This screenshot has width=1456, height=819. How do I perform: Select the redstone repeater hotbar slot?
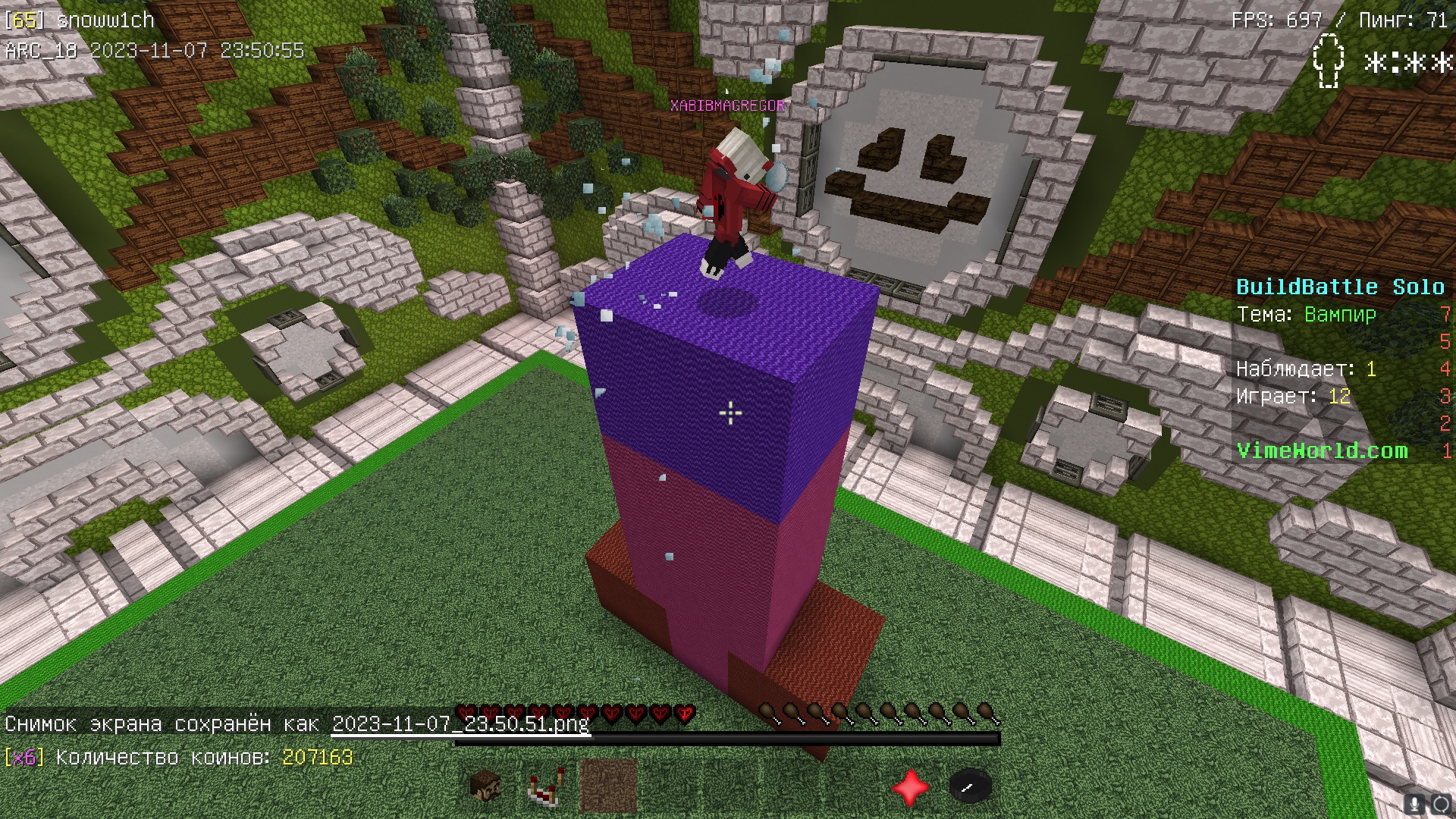coord(546,786)
